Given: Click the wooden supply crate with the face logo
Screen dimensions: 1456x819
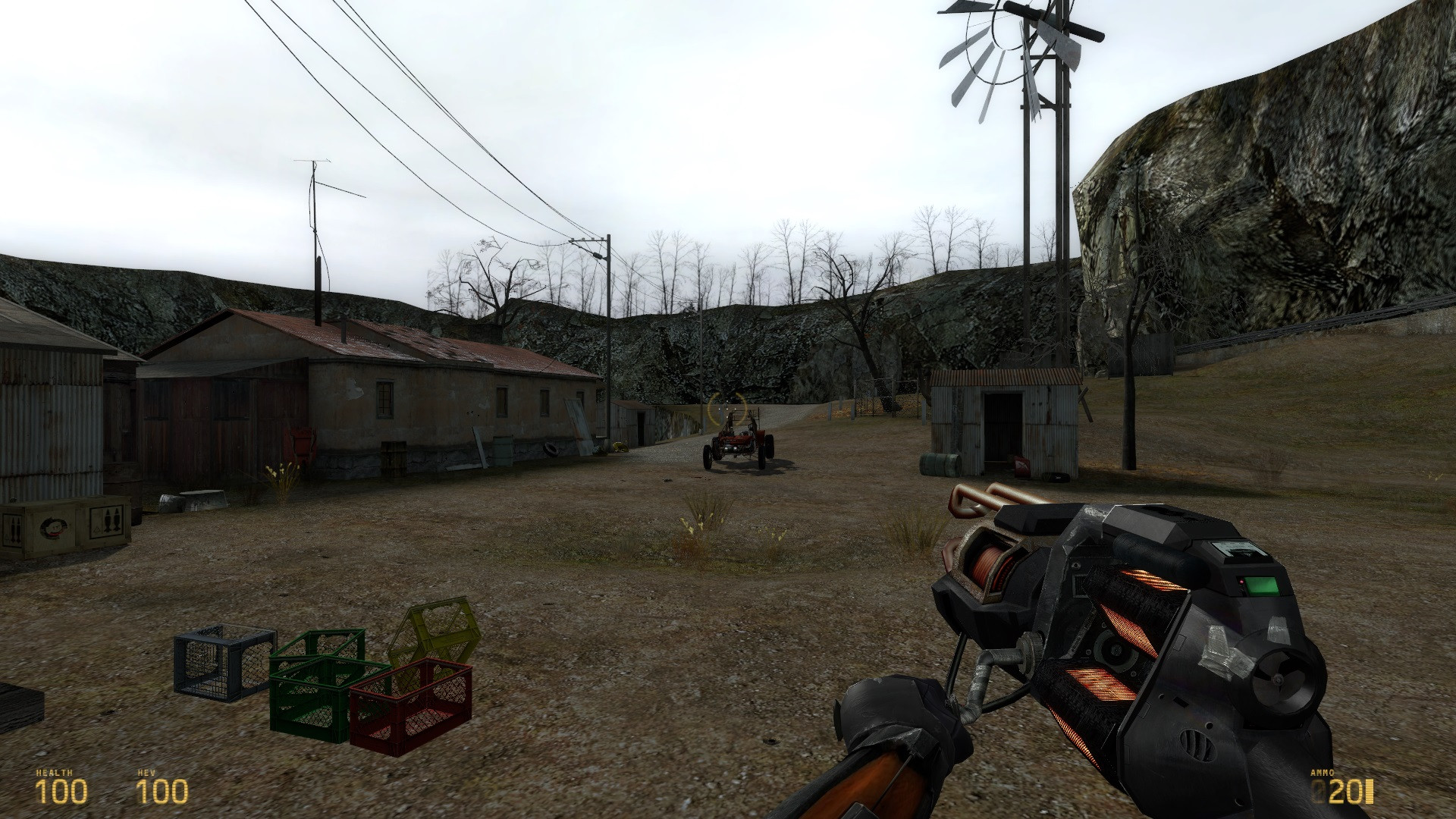Looking at the screenshot, I should (64, 523).
